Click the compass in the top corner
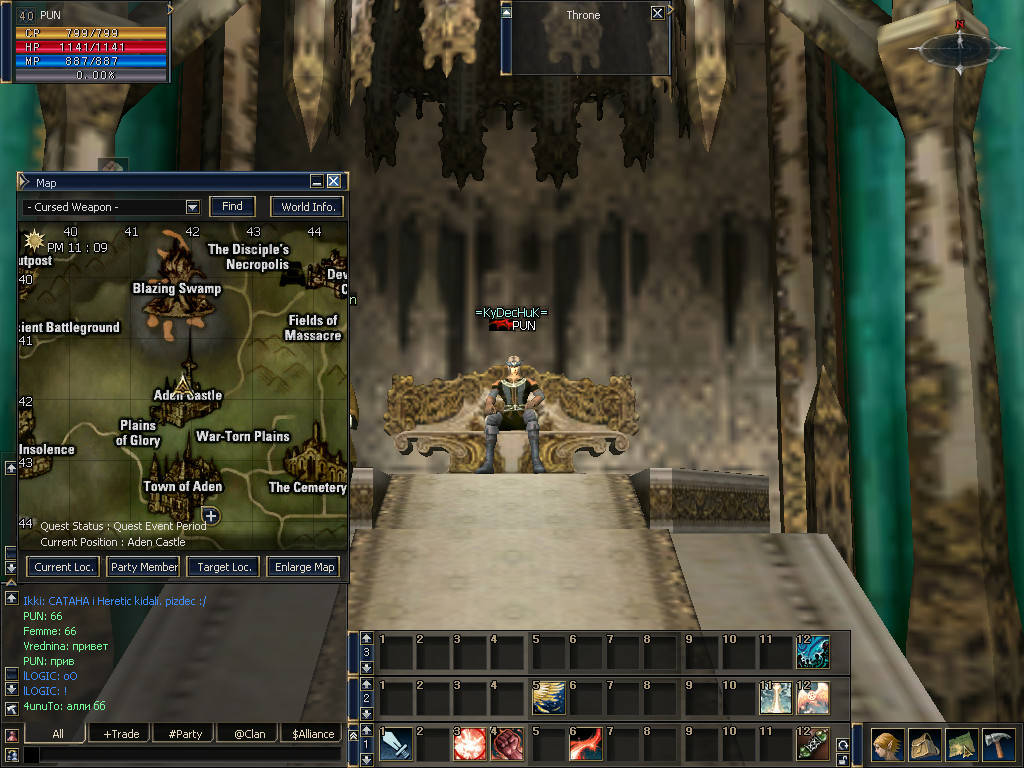Screen dimensions: 1024x768 (x=959, y=46)
